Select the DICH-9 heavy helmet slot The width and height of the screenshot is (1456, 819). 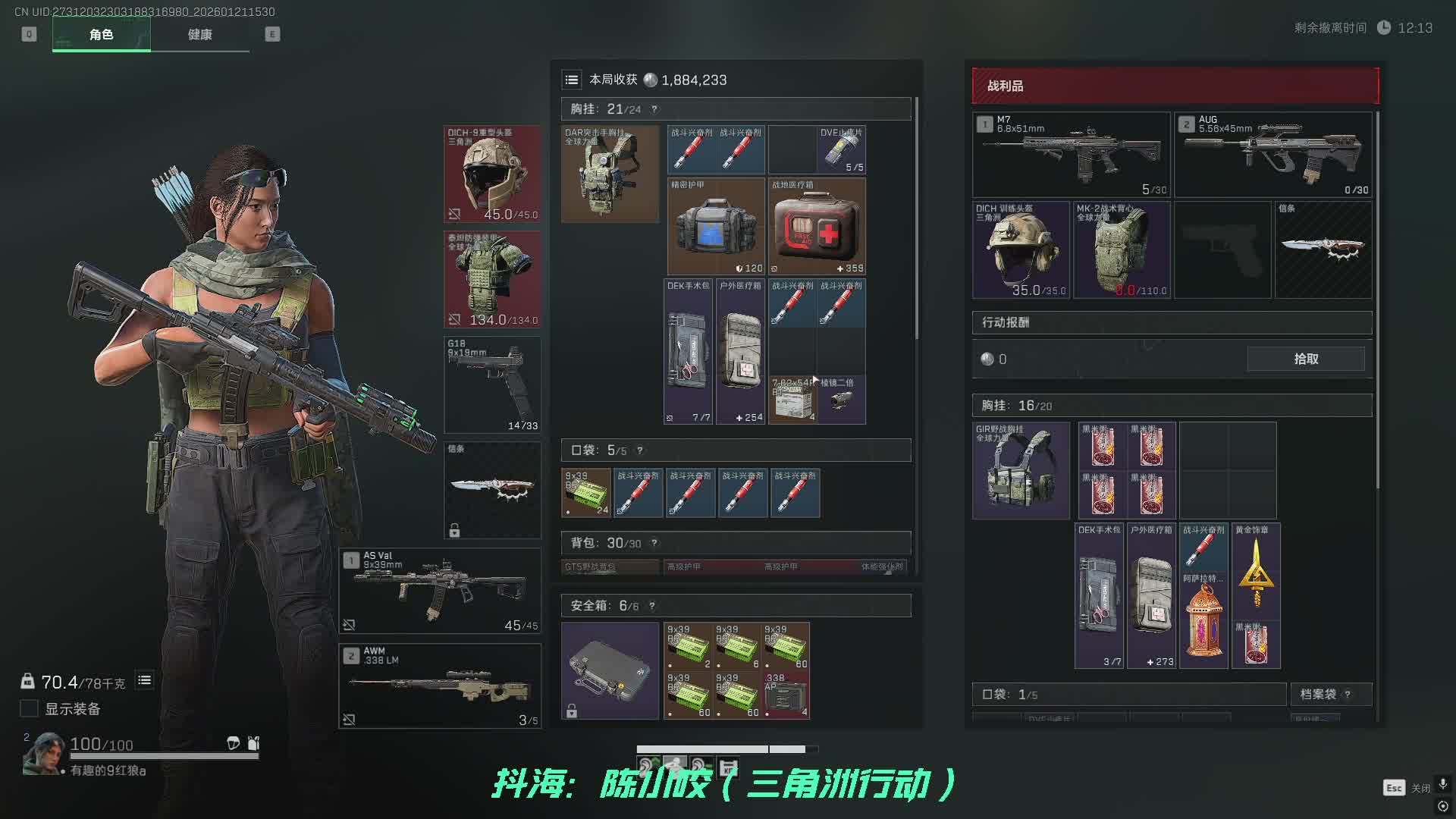click(492, 174)
